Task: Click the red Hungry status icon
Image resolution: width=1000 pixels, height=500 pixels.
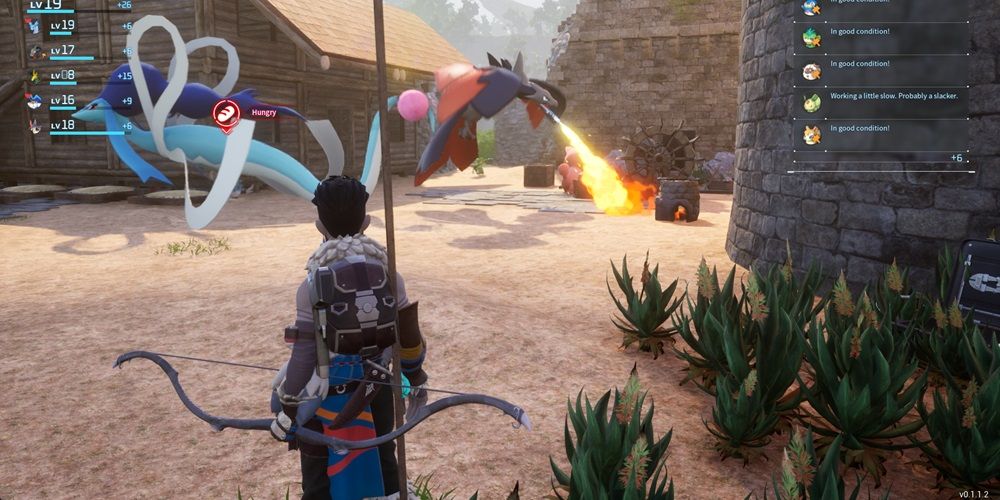Action: pyautogui.click(x=227, y=113)
